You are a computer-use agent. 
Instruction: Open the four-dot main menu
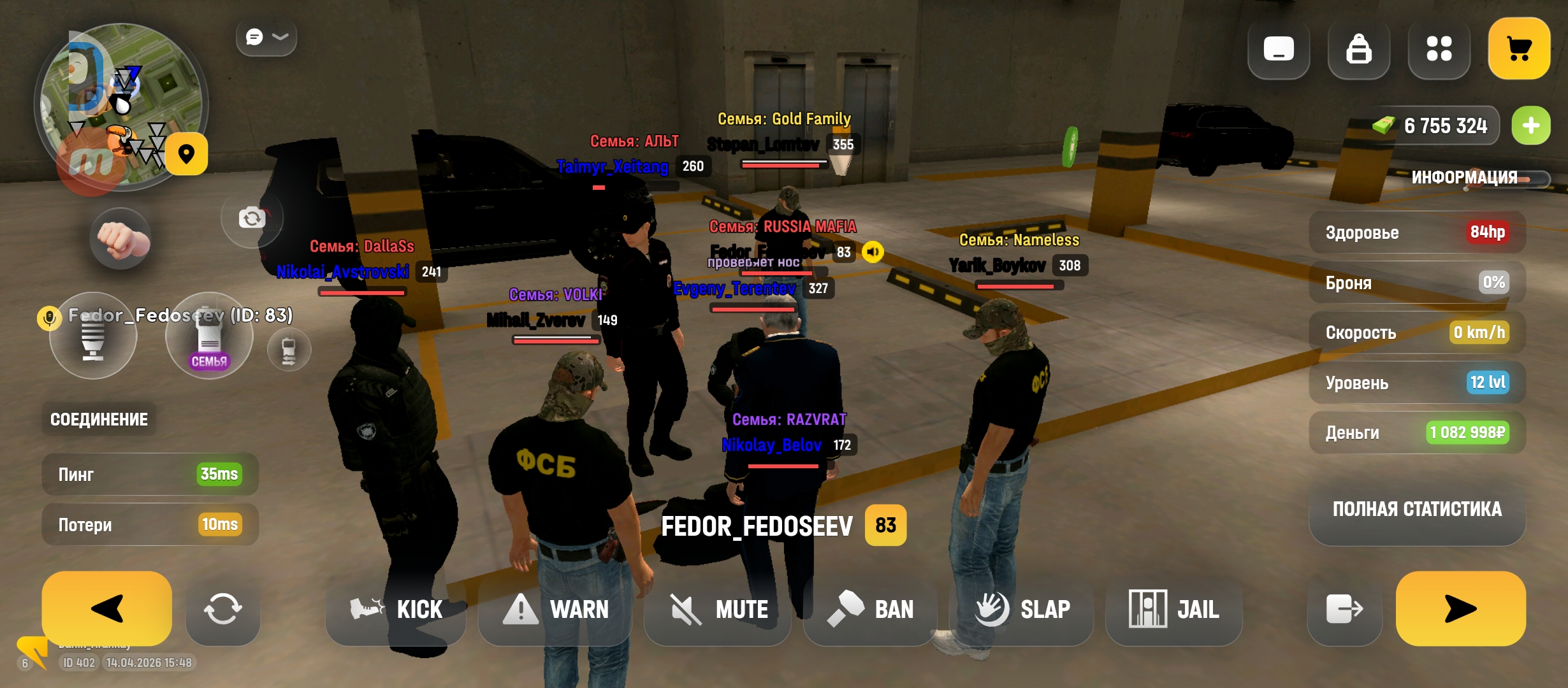(1439, 49)
